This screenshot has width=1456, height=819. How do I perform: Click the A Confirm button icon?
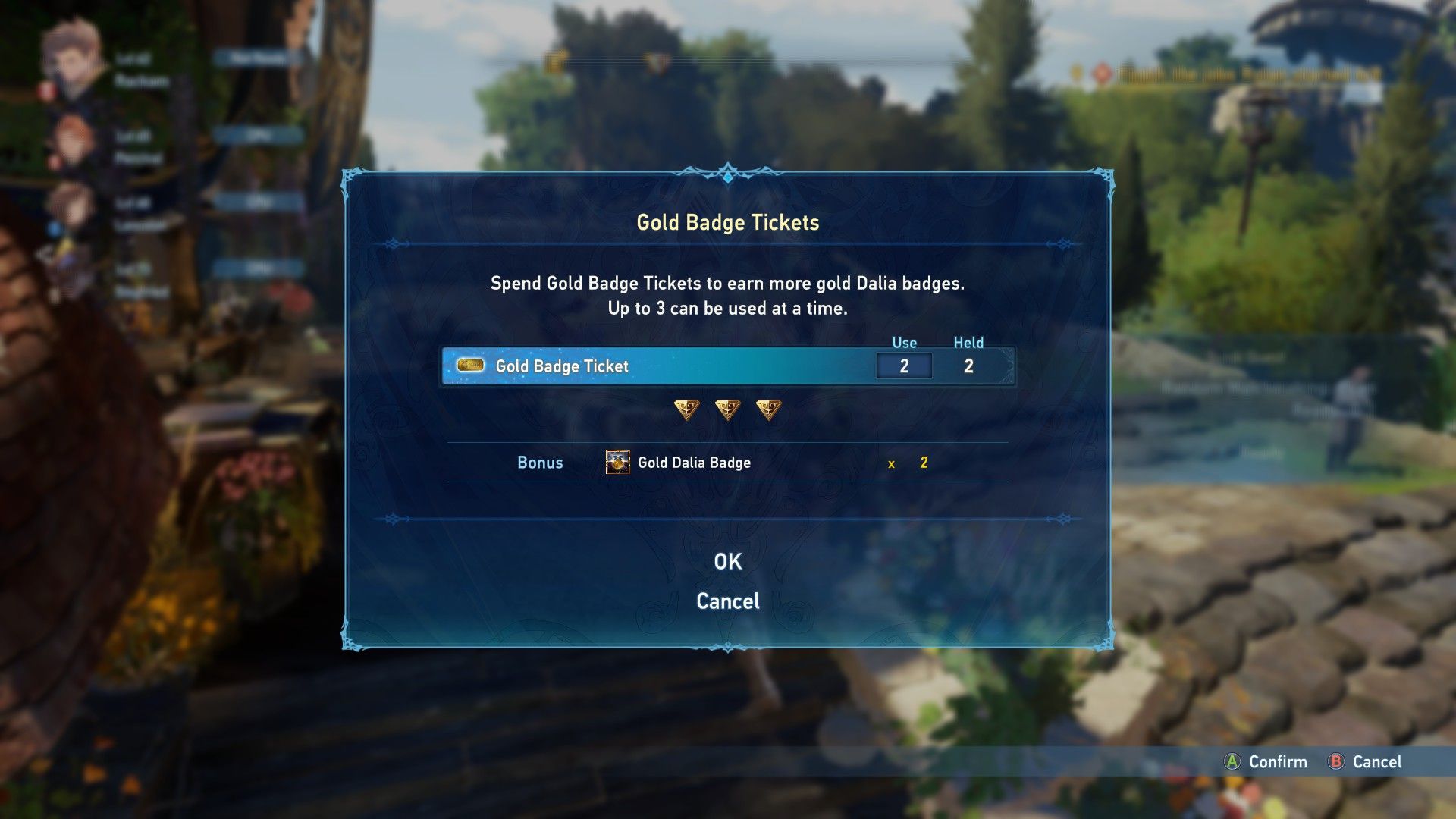(1232, 762)
